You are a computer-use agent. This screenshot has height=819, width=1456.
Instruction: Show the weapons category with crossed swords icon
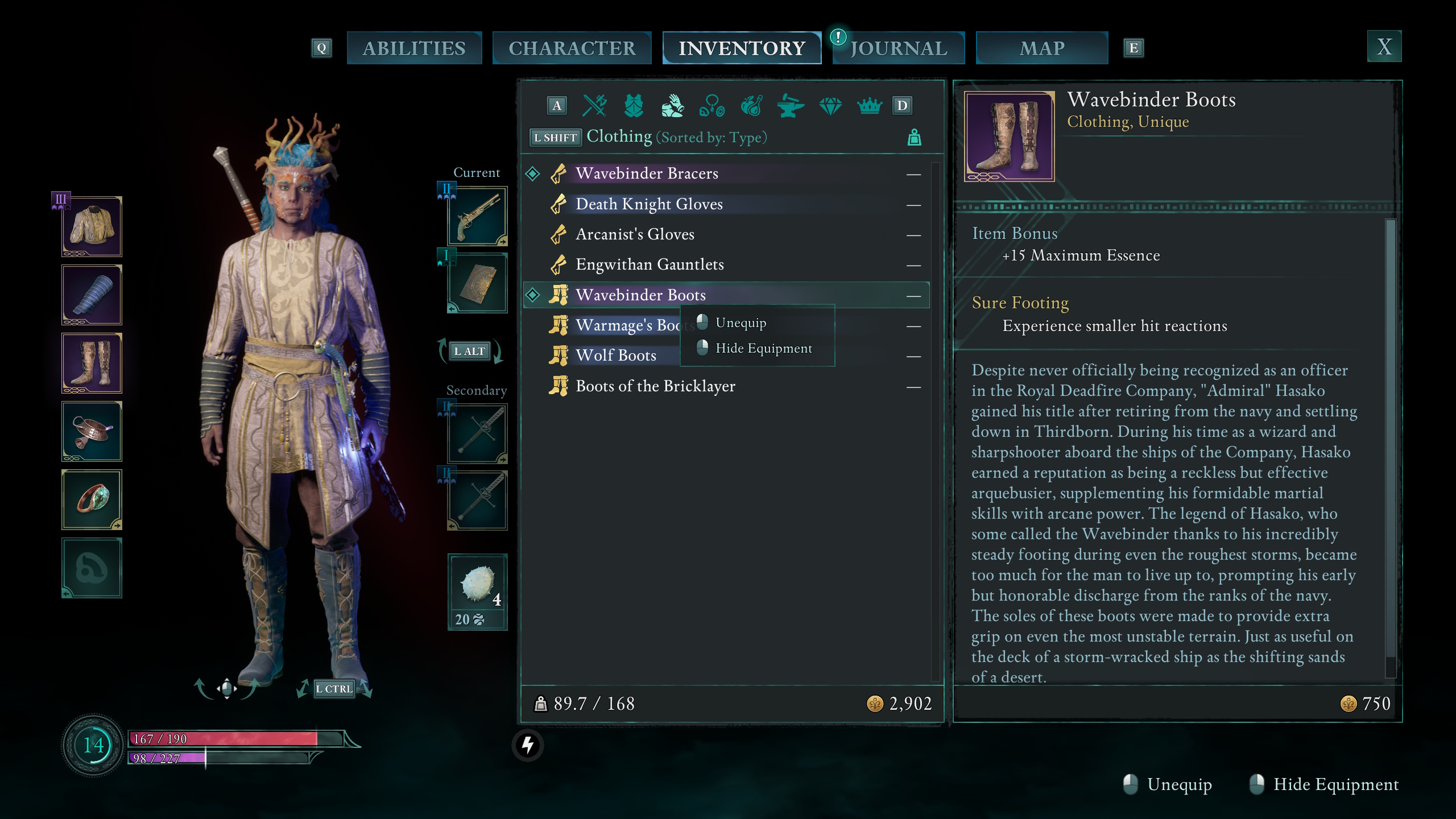coord(595,106)
